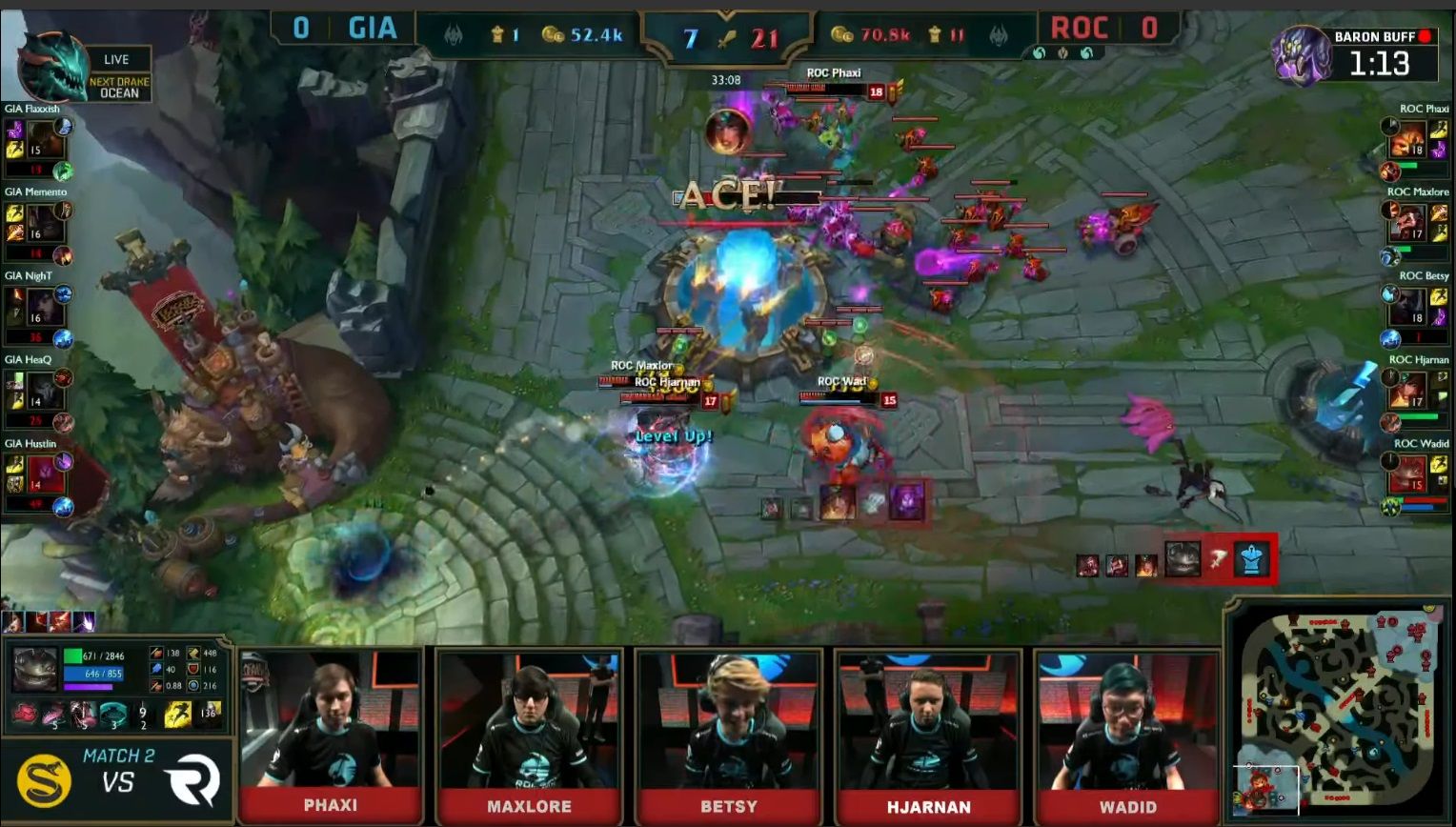Select ROC Maxlore's champion portrait
The width and height of the screenshot is (1456, 827).
tap(1408, 225)
